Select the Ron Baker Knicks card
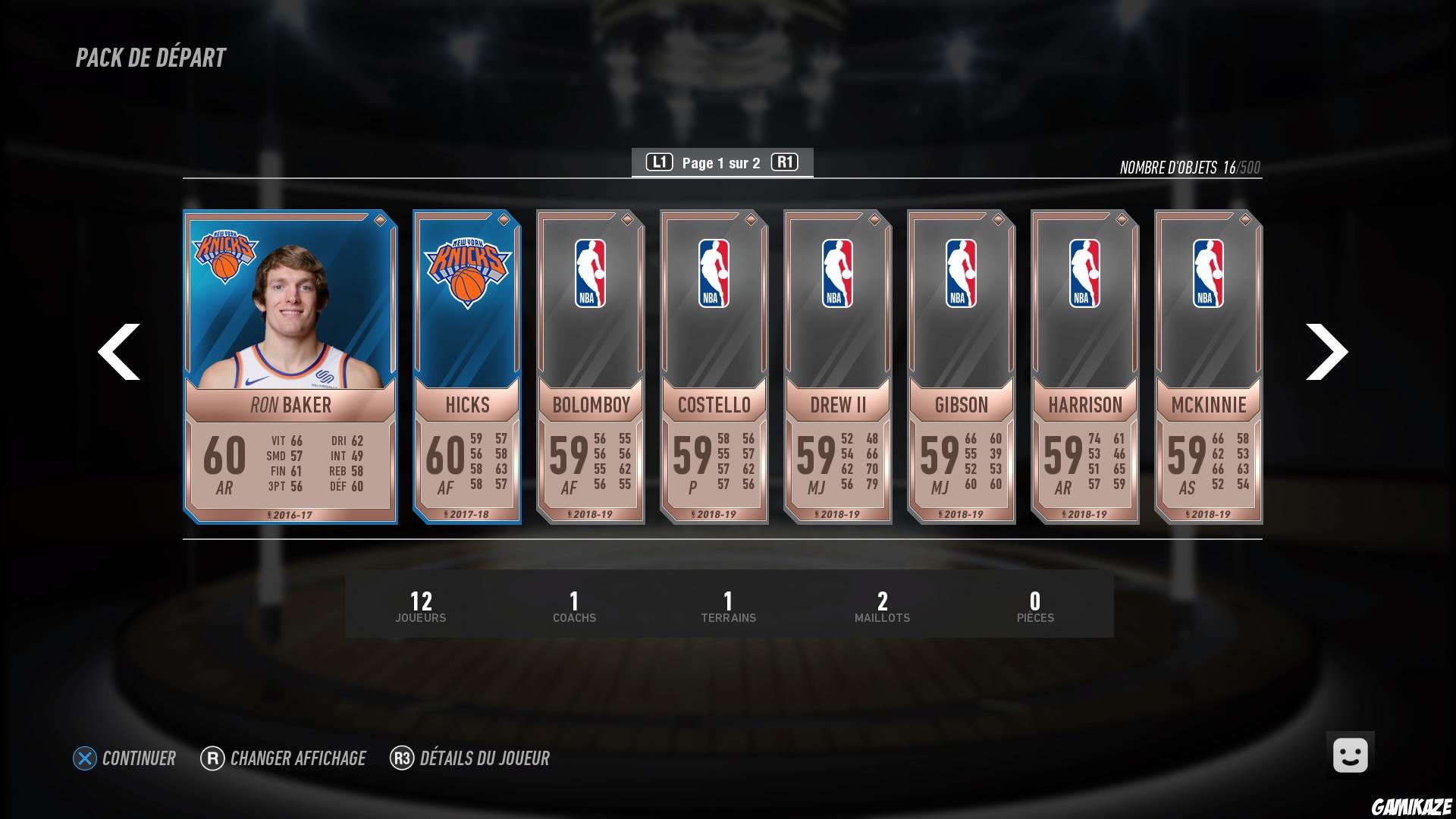The width and height of the screenshot is (1456, 819). click(x=291, y=364)
